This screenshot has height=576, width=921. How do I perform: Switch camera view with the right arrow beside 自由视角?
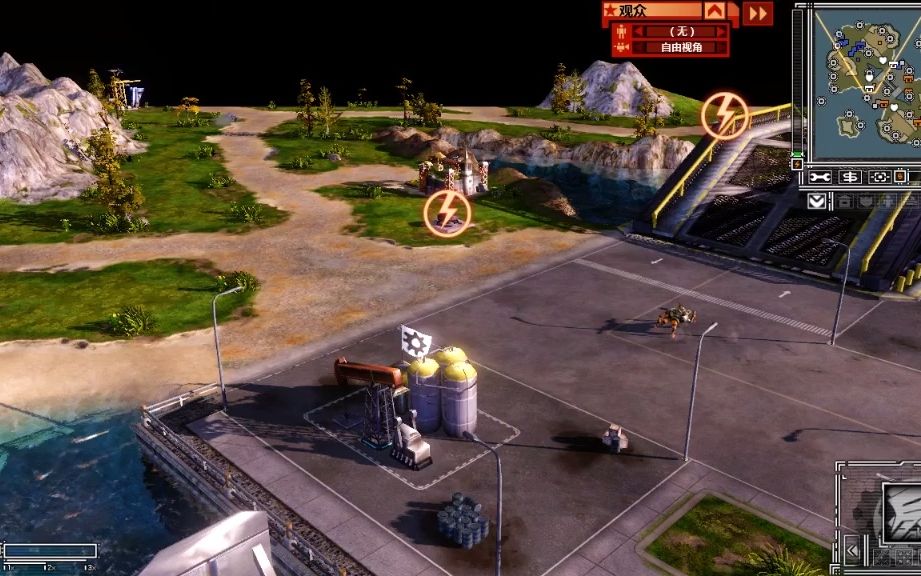(x=722, y=47)
